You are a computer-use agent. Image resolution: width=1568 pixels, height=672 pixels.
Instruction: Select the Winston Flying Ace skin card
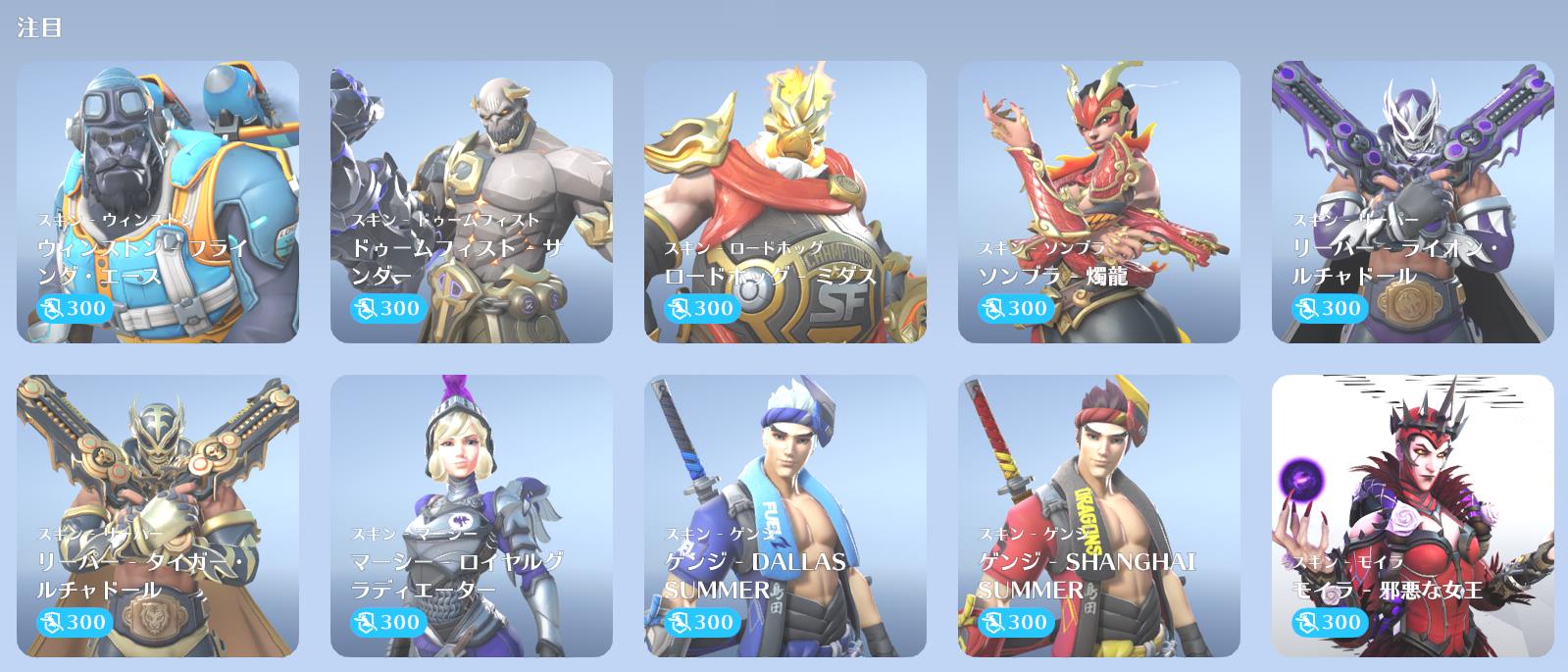click(158, 202)
